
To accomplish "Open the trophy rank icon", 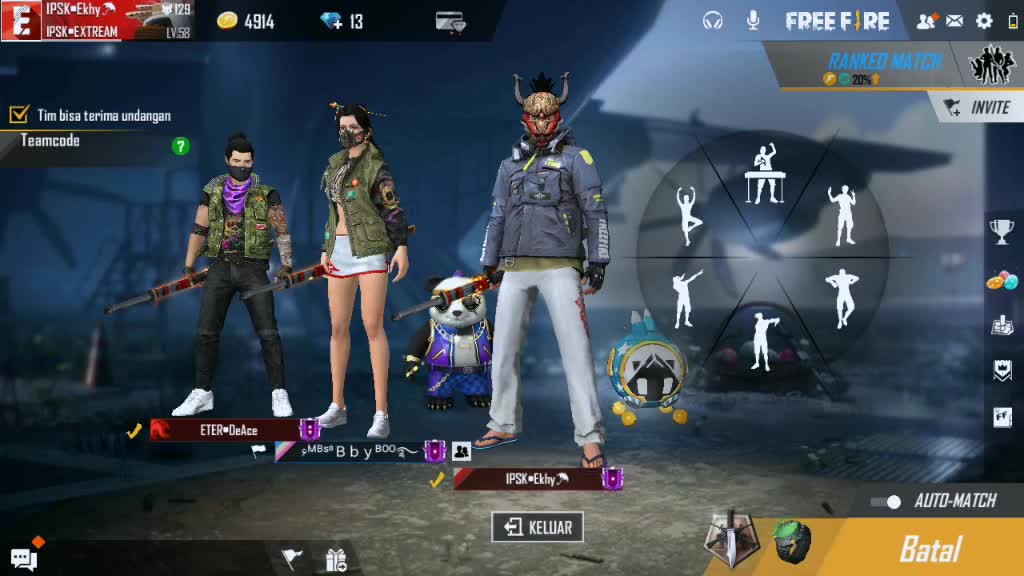I will pyautogui.click(x=1001, y=231).
